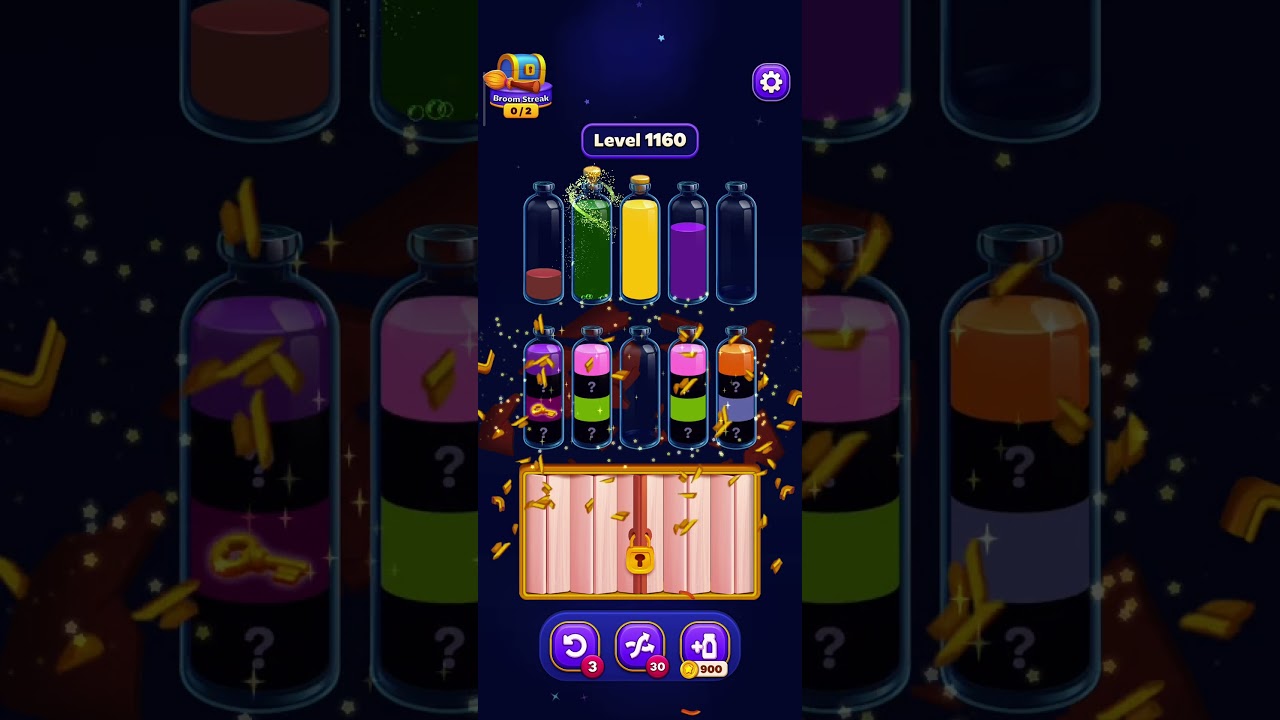Open the settings gear icon

[770, 82]
